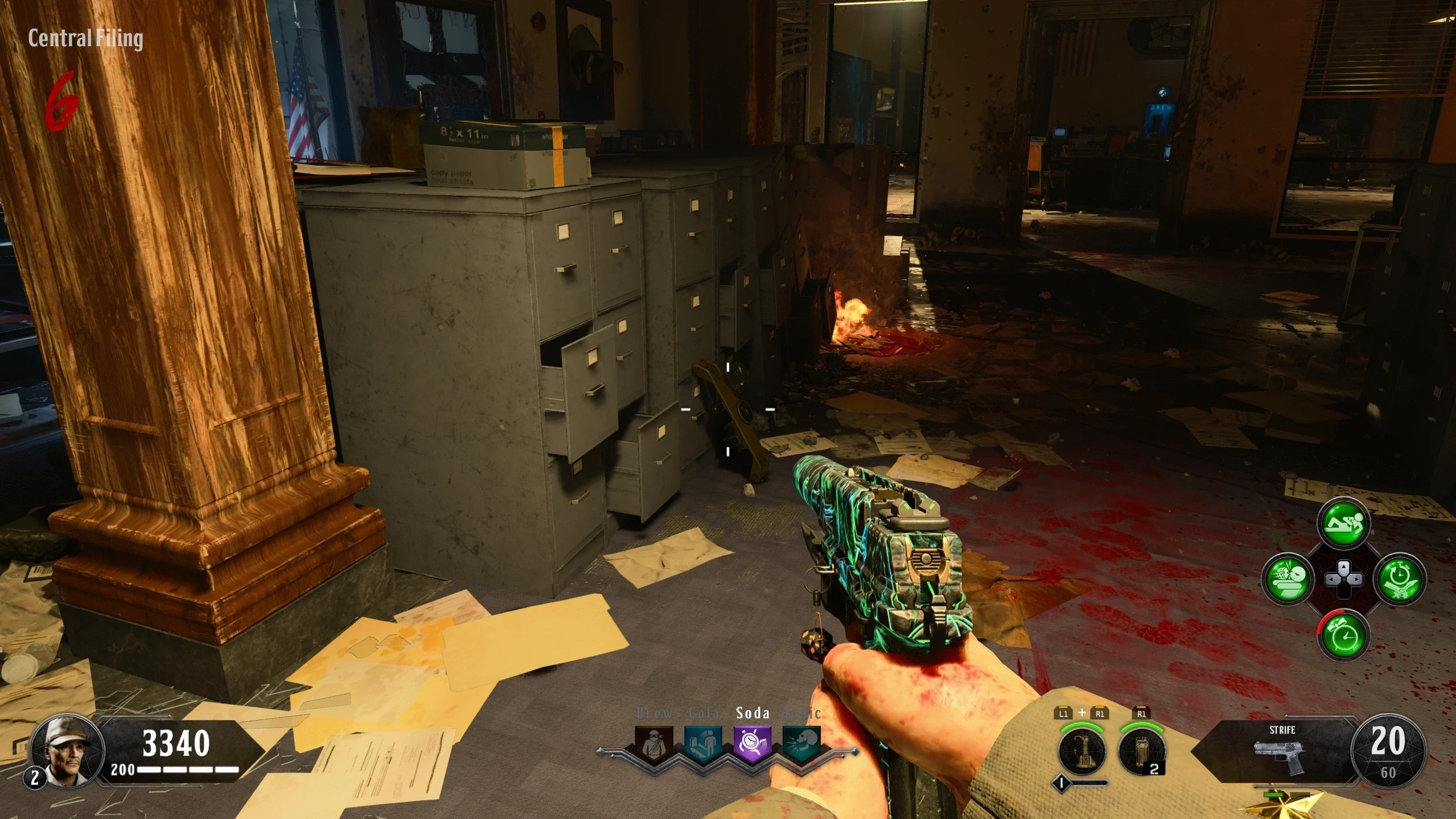Activate the dice and clock elixir
This screenshot has height=819, width=1456.
coord(1287,579)
